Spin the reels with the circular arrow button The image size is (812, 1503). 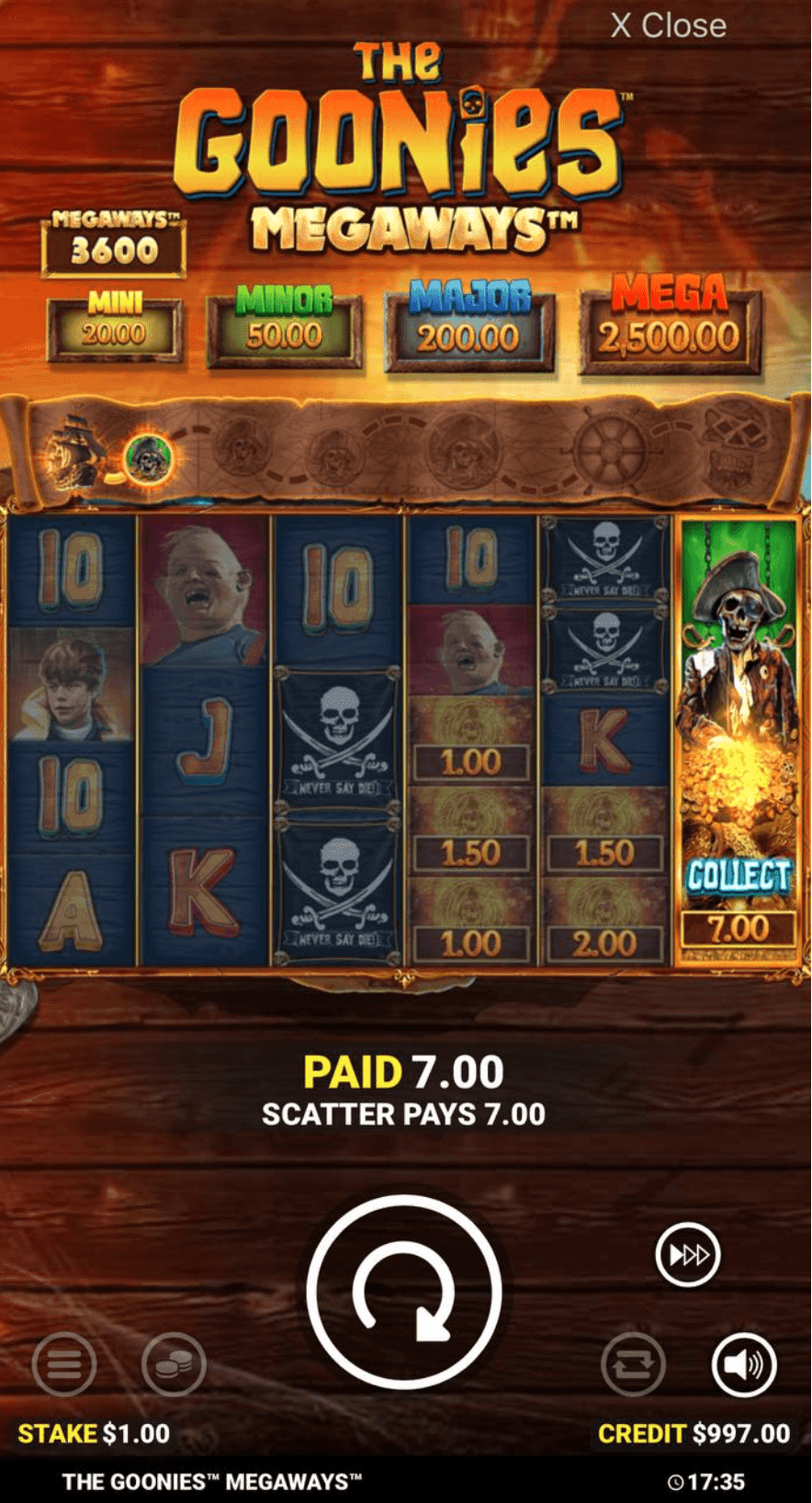[x=404, y=1291]
